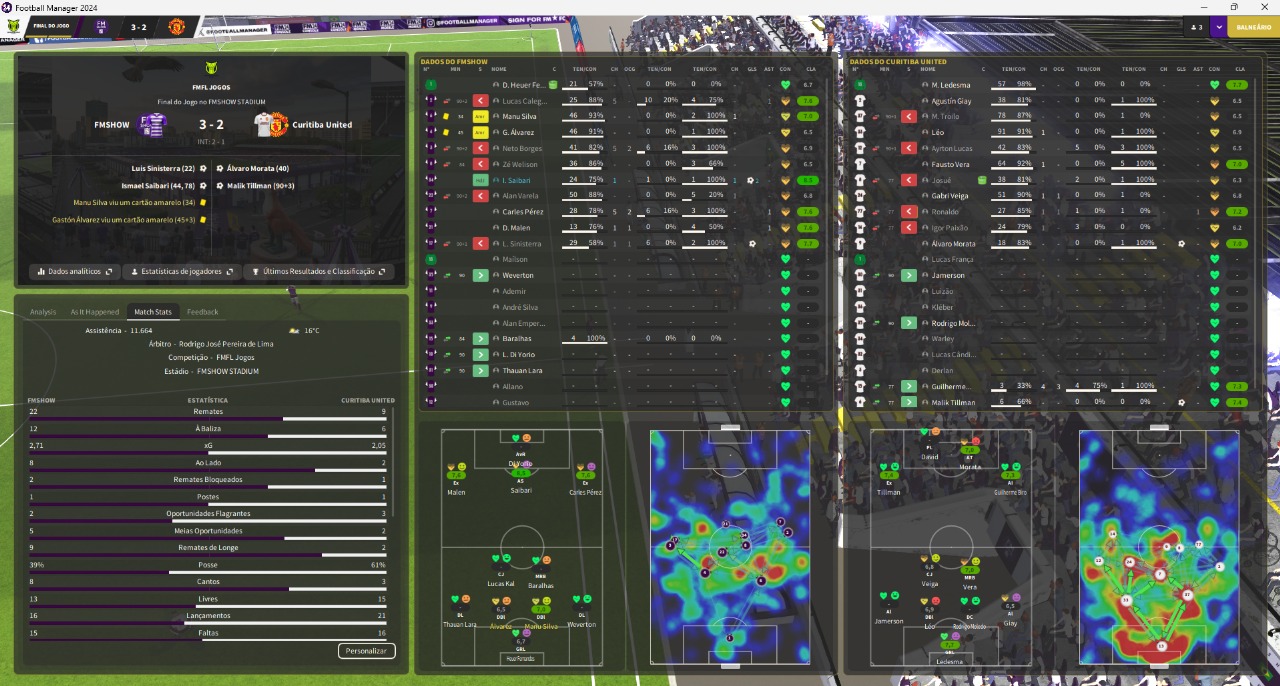Click the Personalizar button

pyautogui.click(x=366, y=651)
